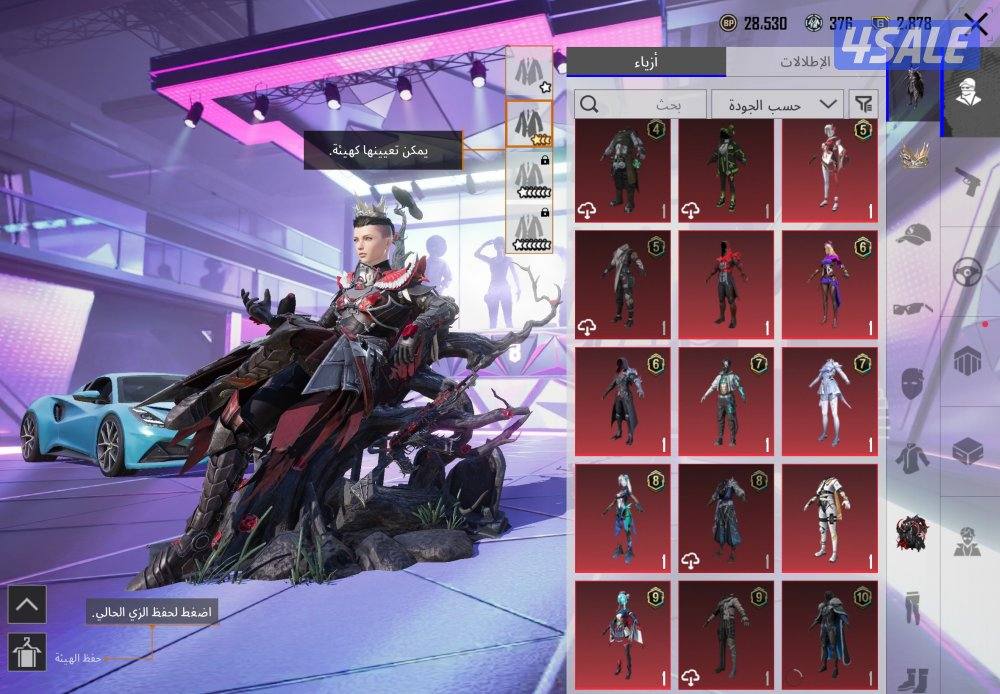Click the بحث search field
Screen dimensions: 1000x694
[x=640, y=104]
